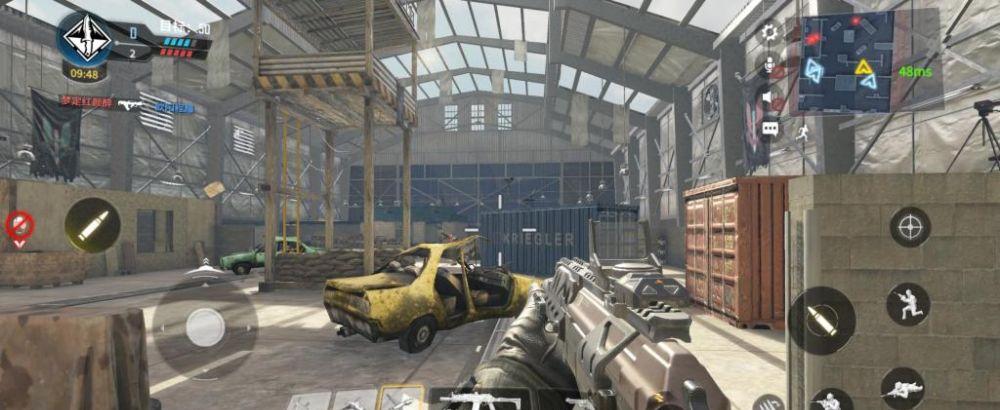The width and height of the screenshot is (1000, 410).
Task: Switch to the rifle weapon slot
Action: [x=480, y=400]
